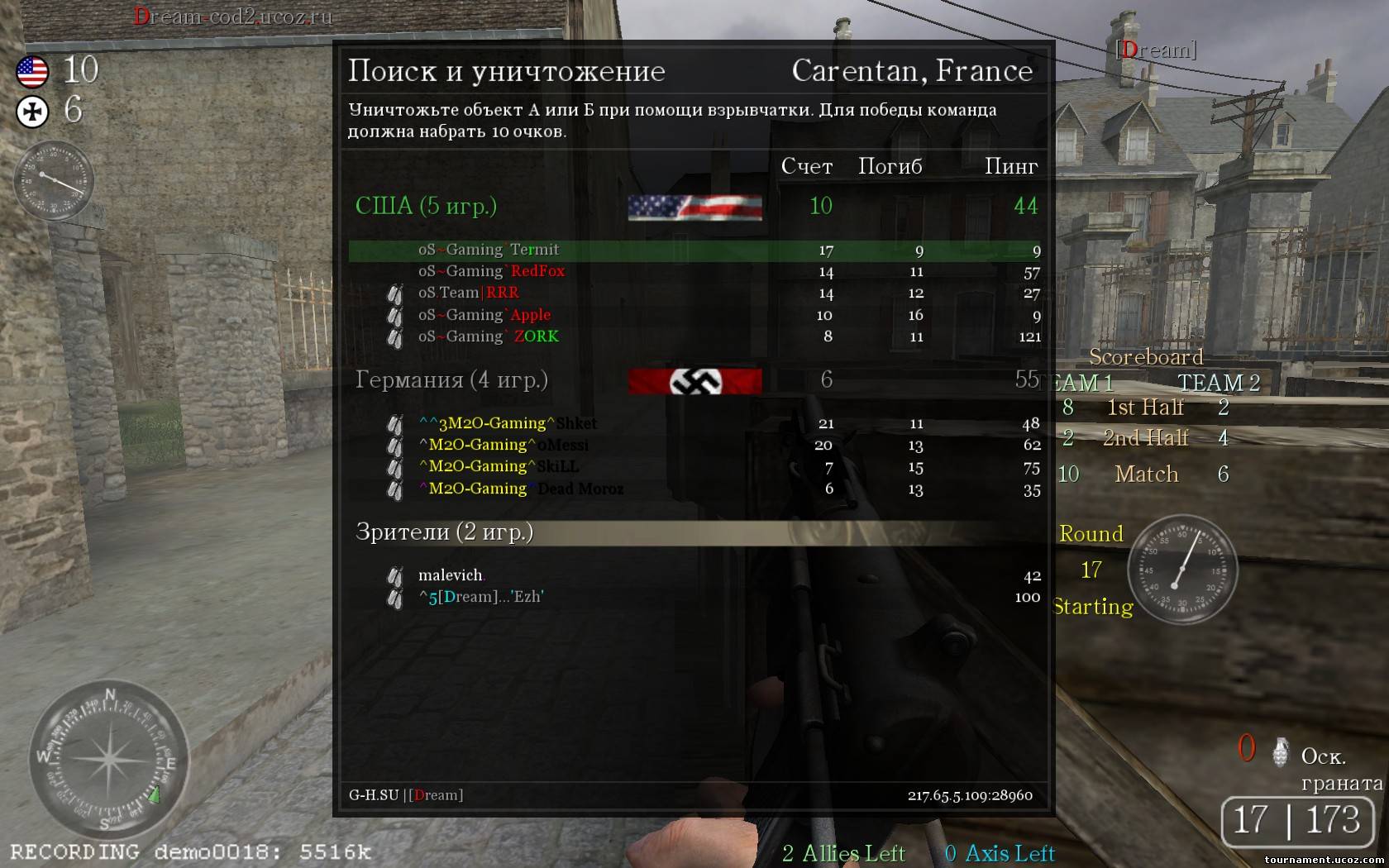
Task: Pick the Apple player row
Action: point(530,315)
